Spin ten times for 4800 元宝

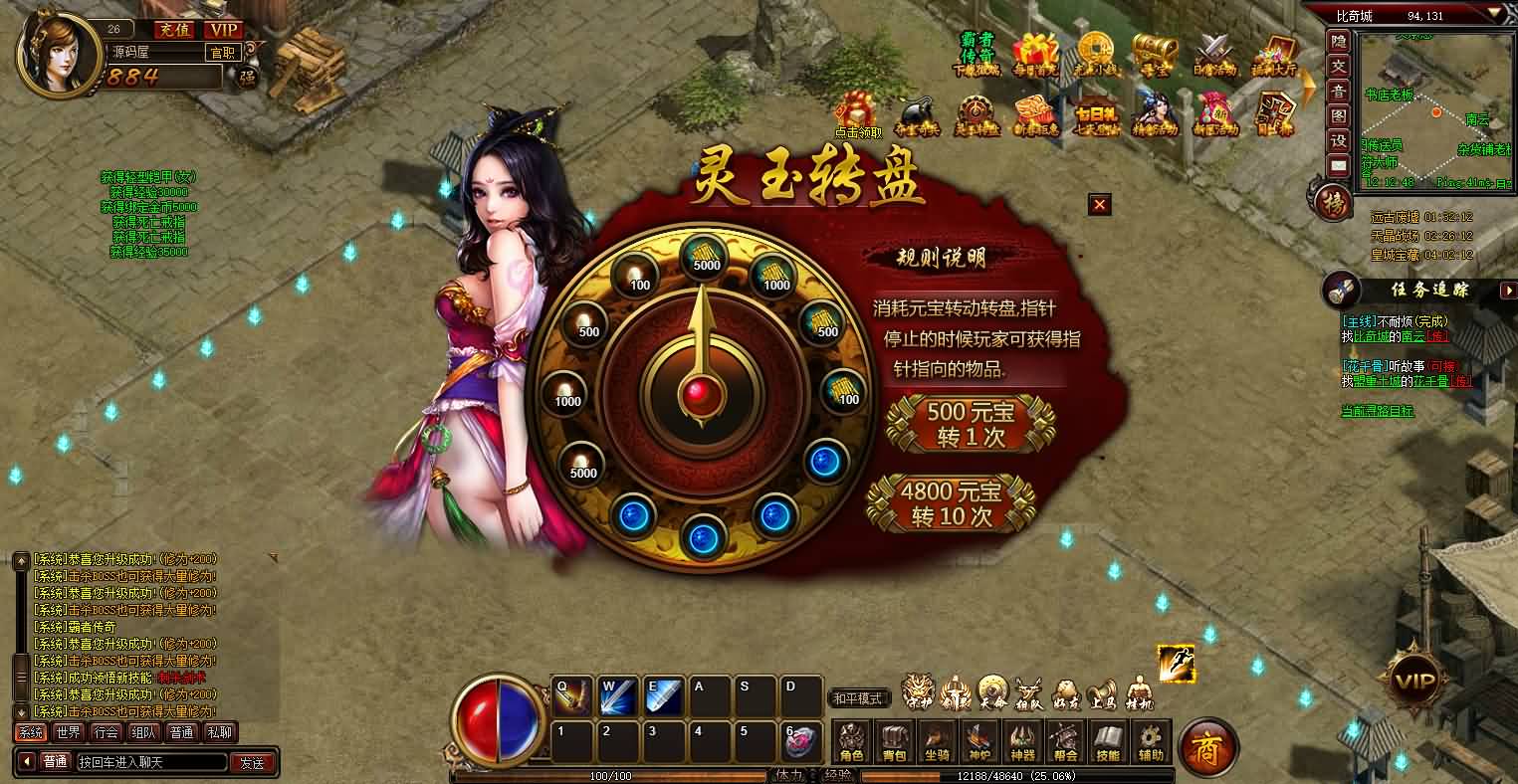pyautogui.click(x=952, y=503)
